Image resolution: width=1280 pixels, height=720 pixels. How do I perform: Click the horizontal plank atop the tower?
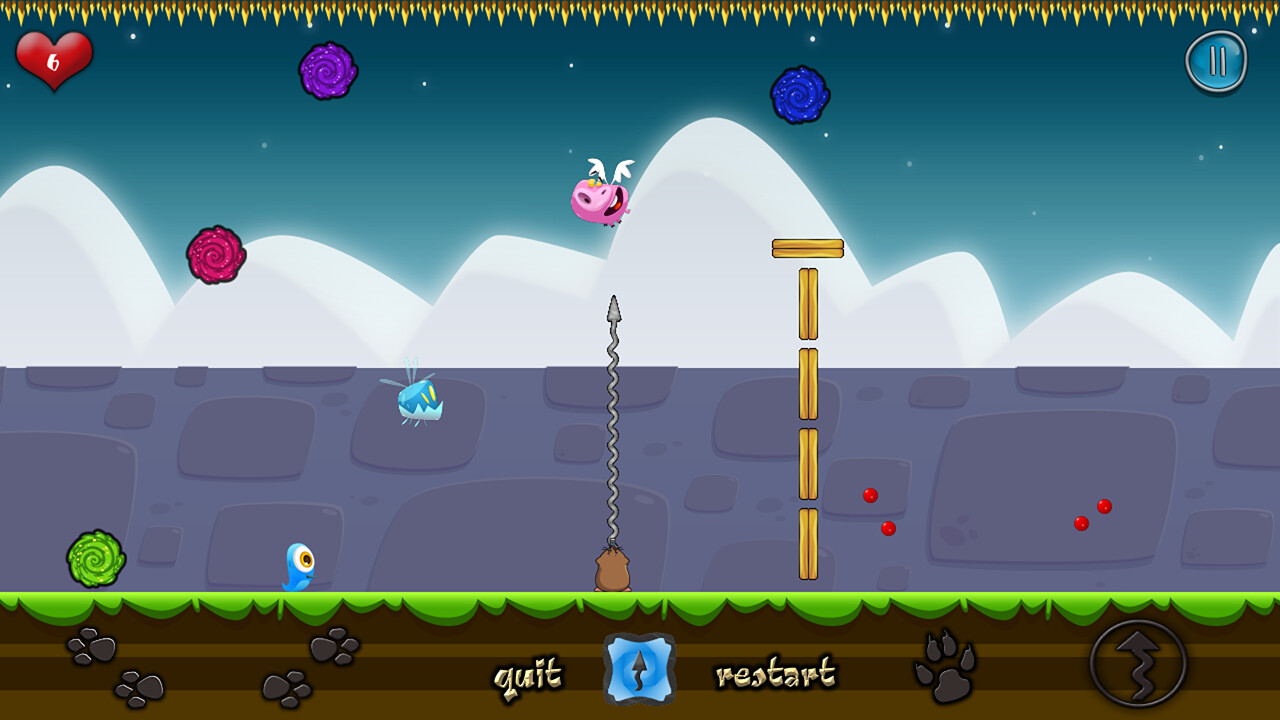click(x=808, y=249)
